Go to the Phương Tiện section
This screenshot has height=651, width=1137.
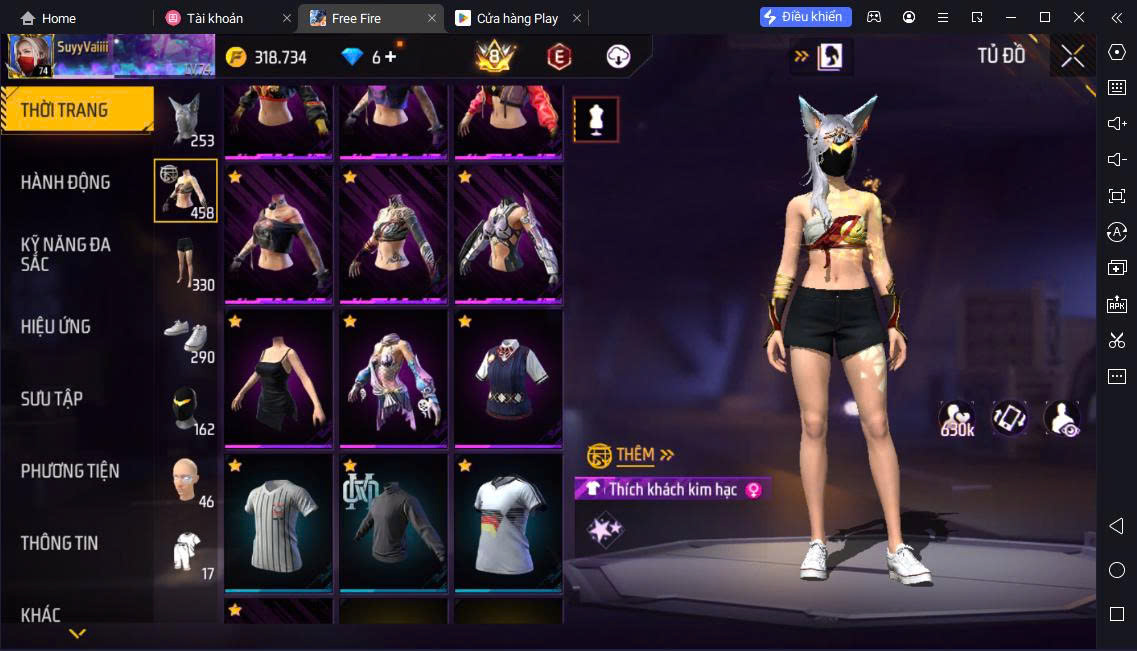coord(70,470)
